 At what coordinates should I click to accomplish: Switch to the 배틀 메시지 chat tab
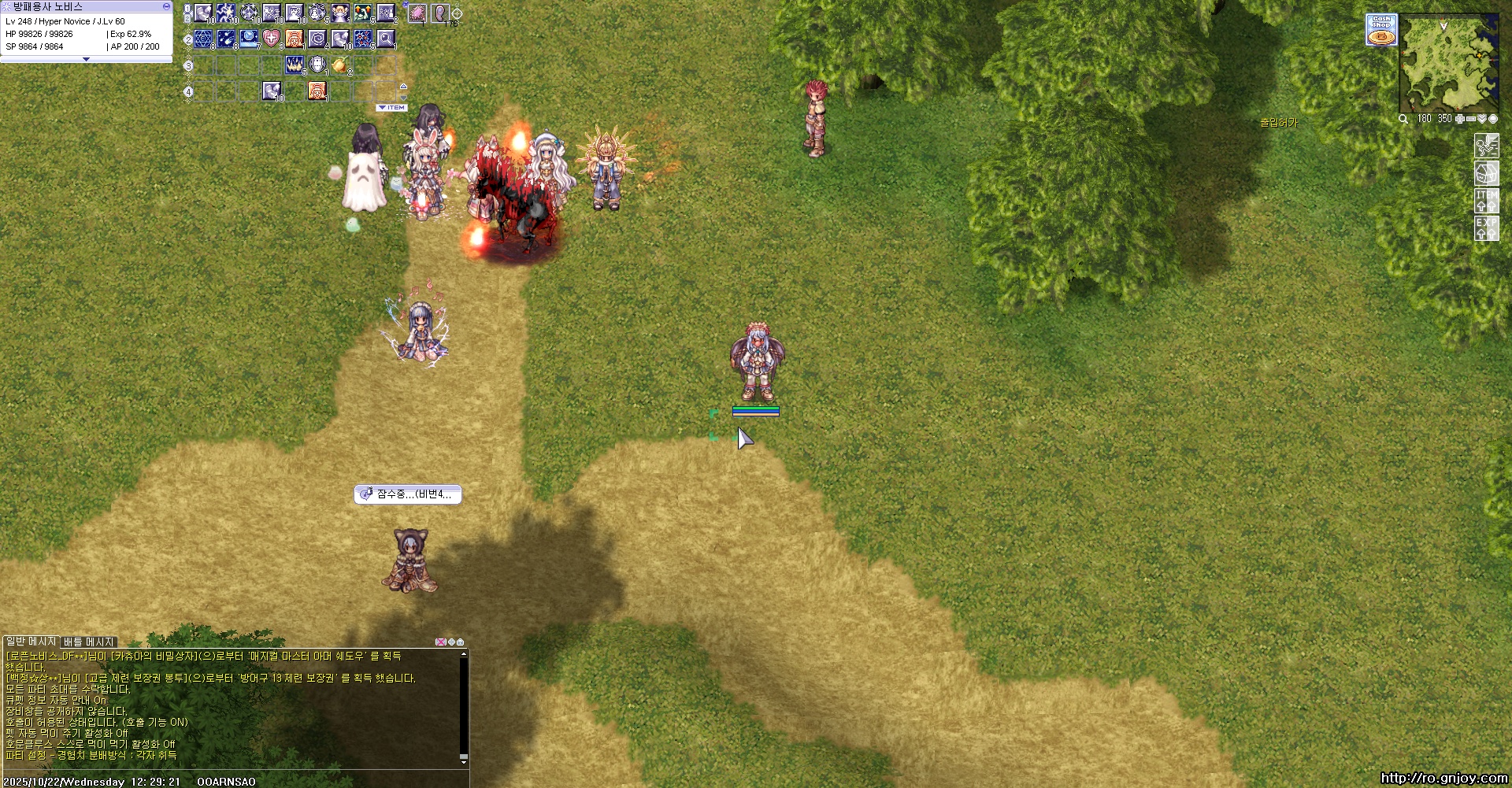pyautogui.click(x=89, y=642)
